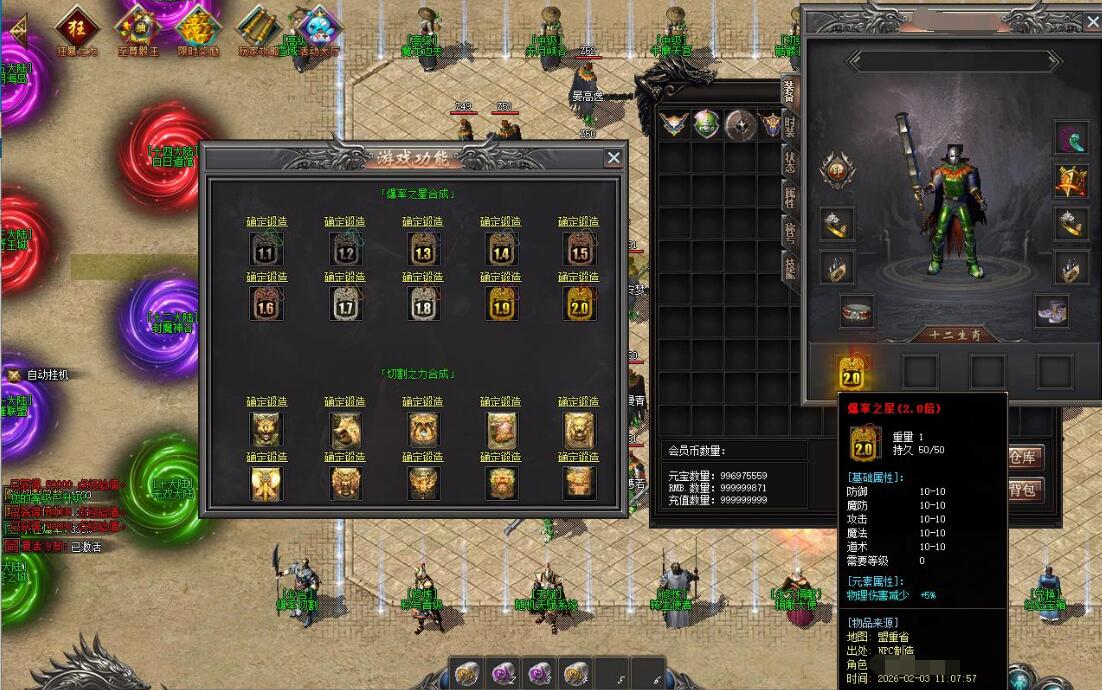Select the equipped belt slot
Screen dimensions: 1102x690
pyautogui.click(x=857, y=310)
